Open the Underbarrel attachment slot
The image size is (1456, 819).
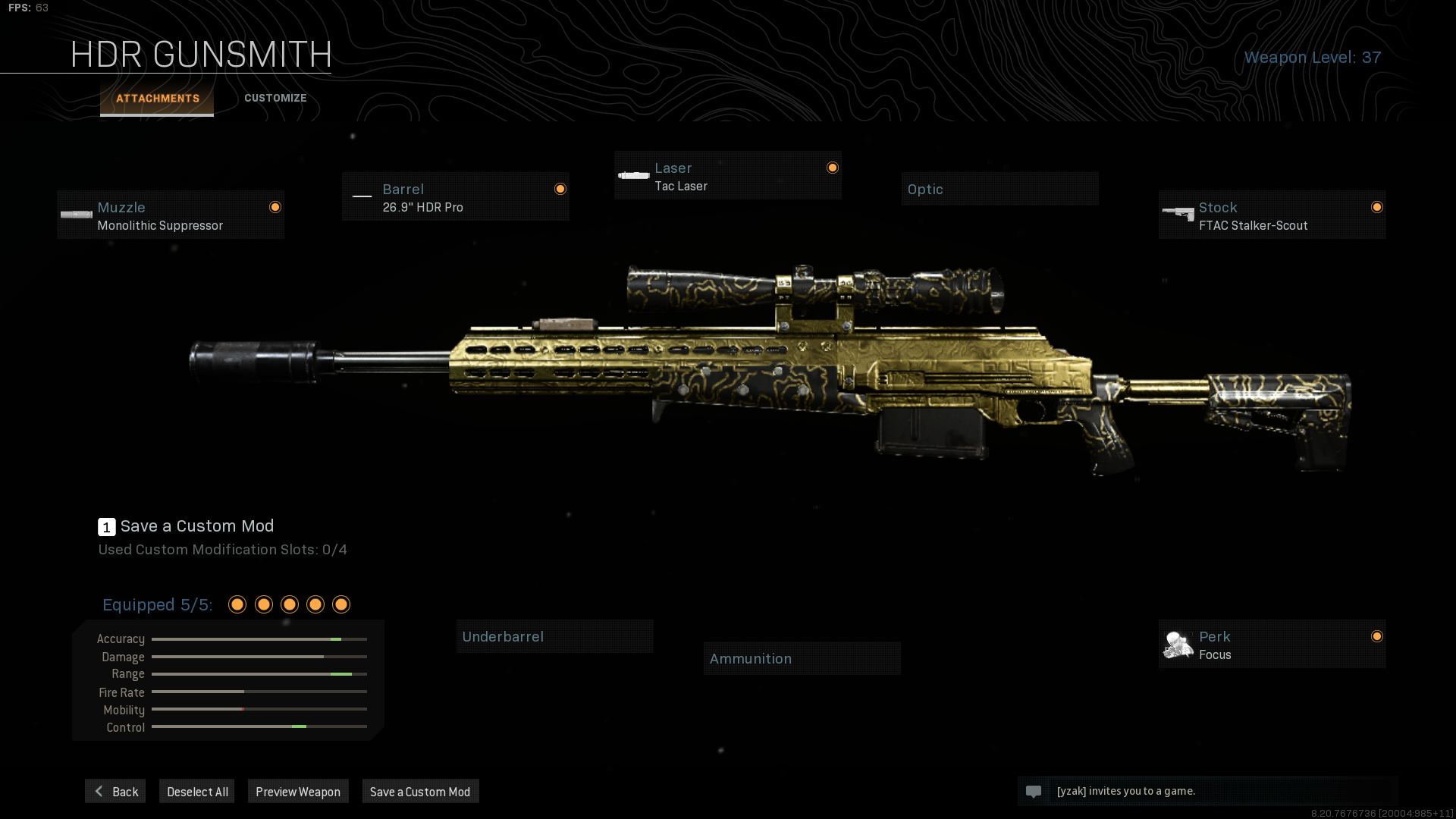pos(554,636)
